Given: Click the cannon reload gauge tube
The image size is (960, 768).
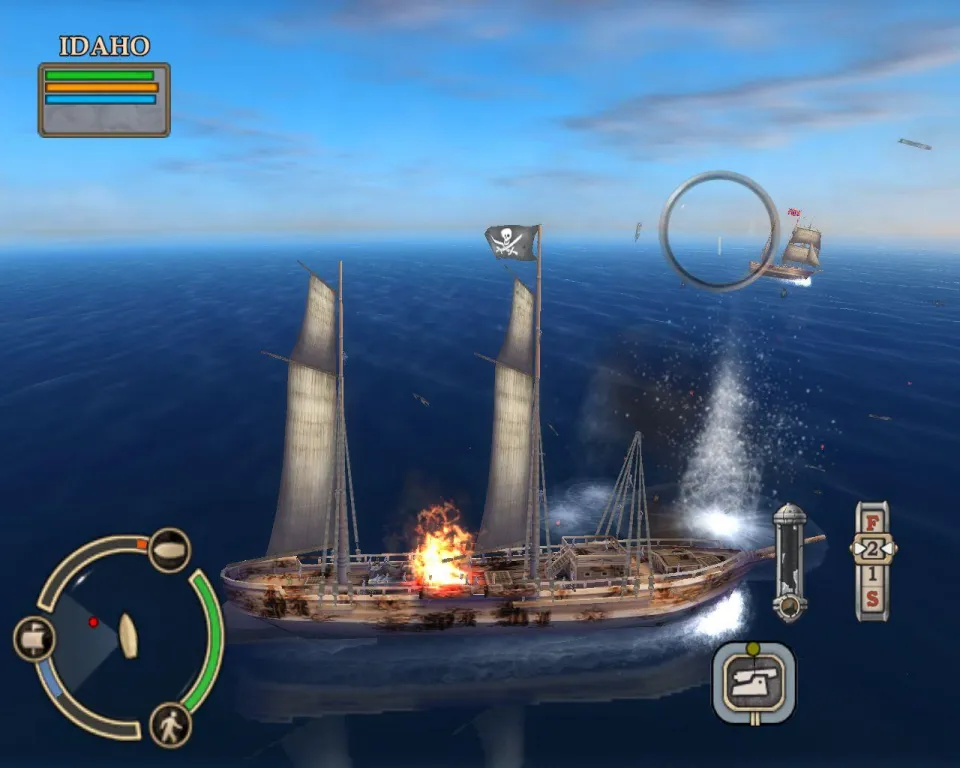Looking at the screenshot, I should click(789, 561).
